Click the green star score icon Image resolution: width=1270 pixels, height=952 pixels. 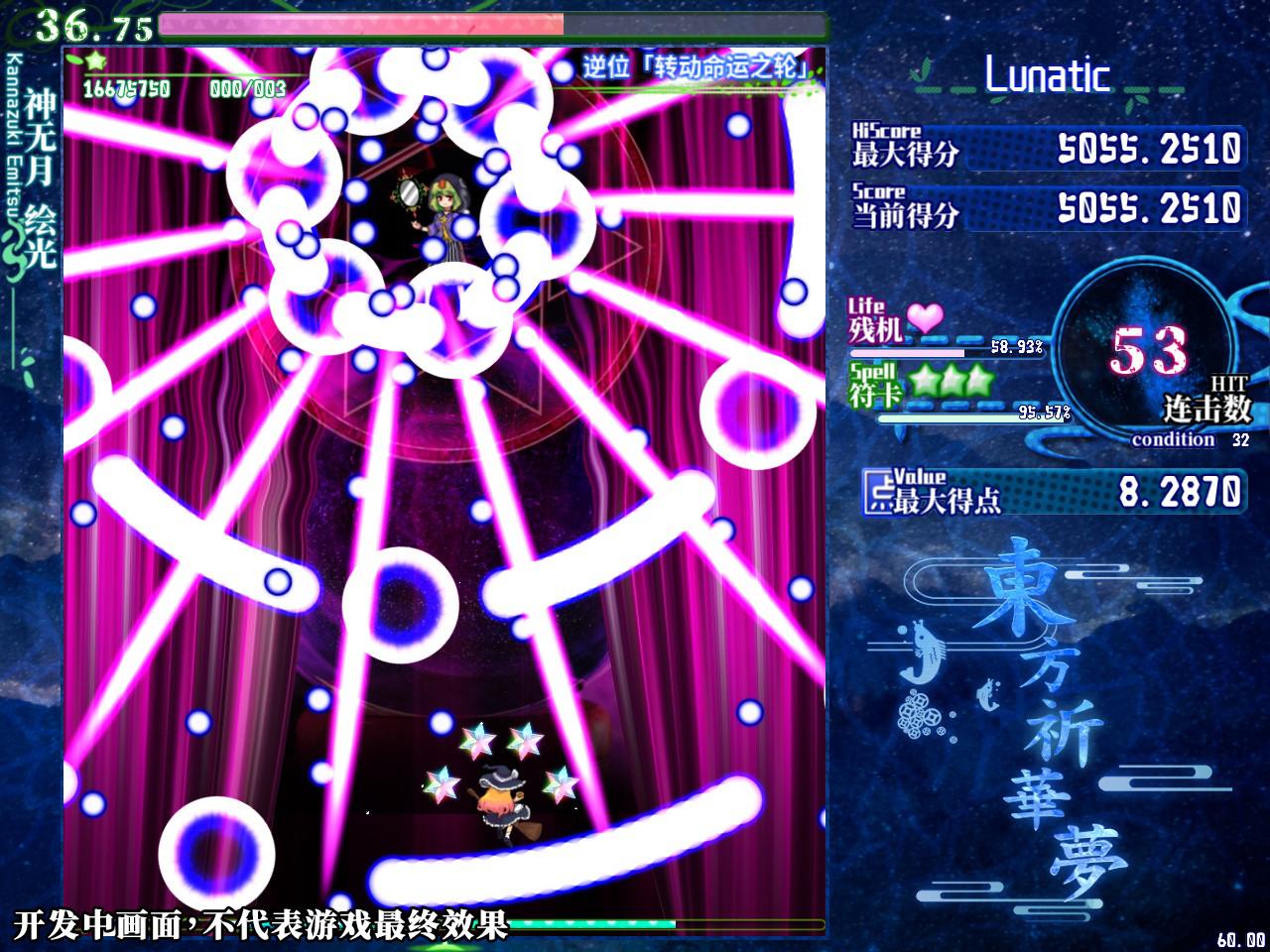tap(94, 61)
